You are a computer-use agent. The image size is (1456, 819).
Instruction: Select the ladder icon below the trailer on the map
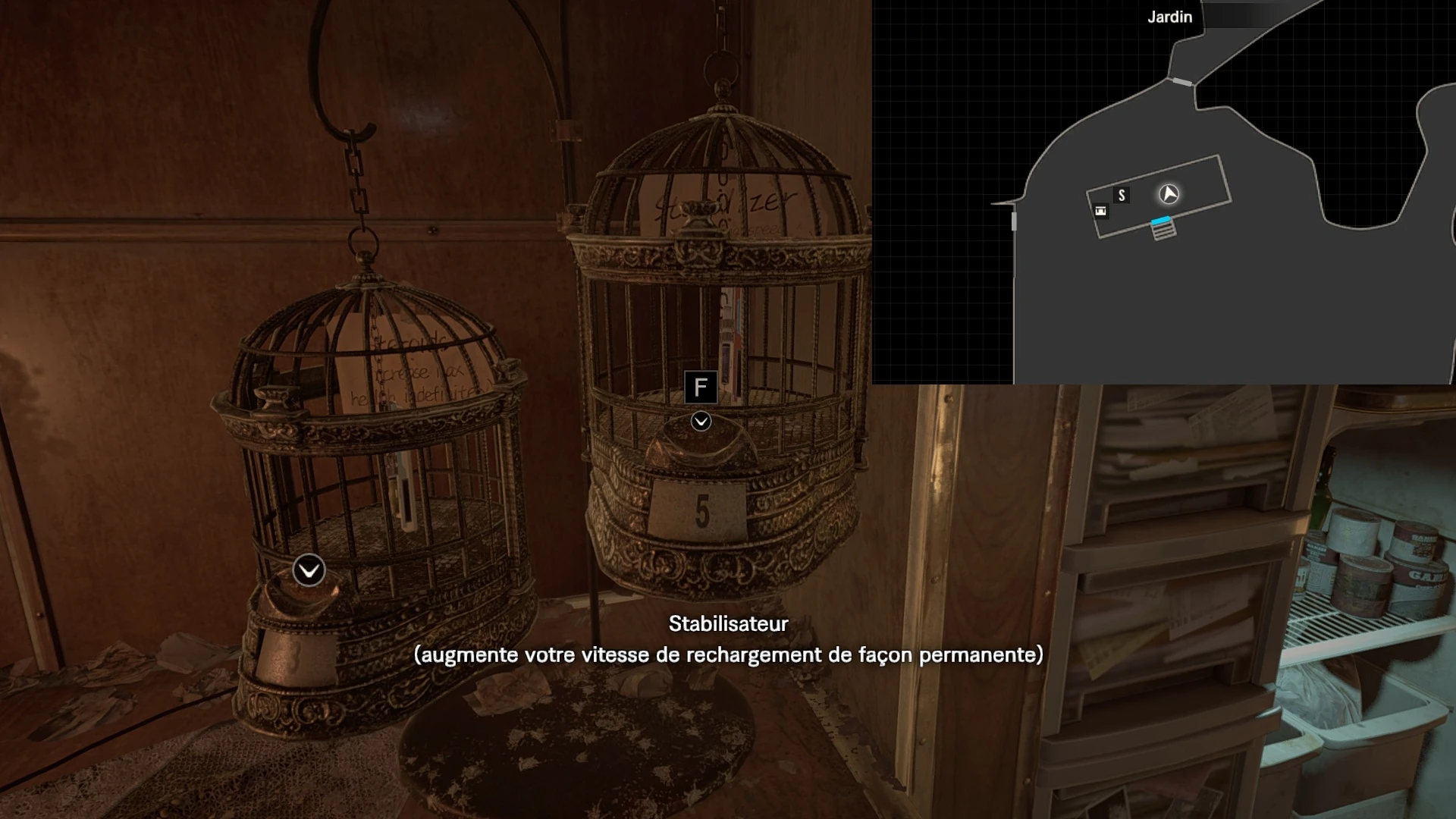(x=1163, y=234)
